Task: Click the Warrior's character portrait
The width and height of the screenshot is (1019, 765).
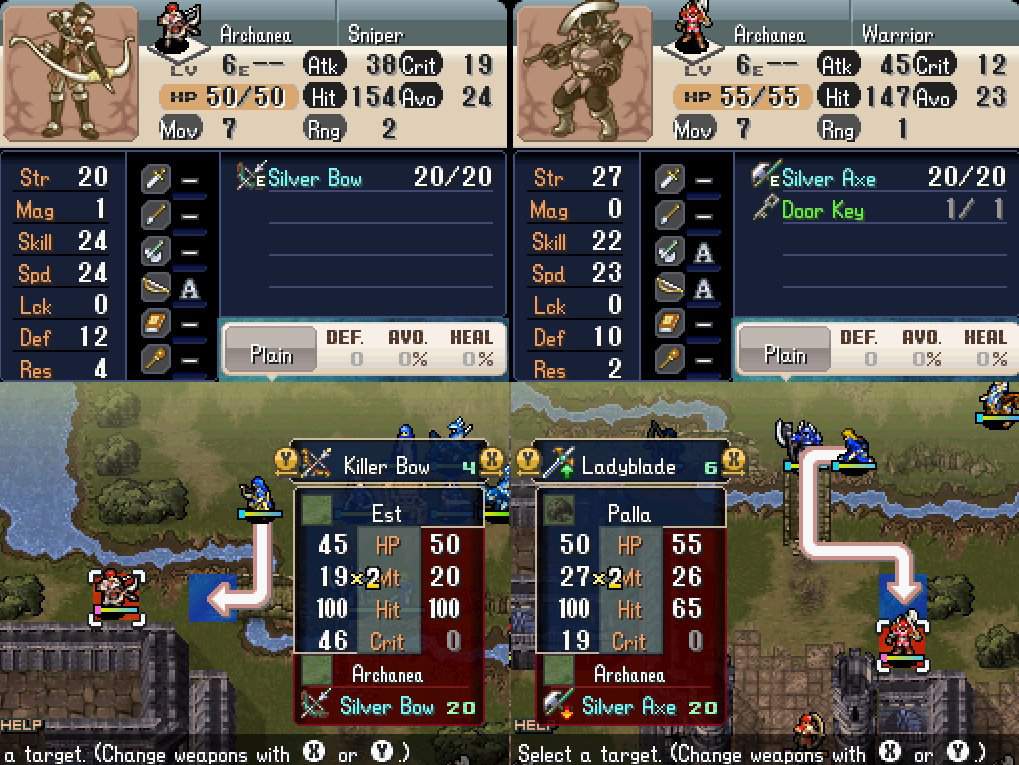Action: coord(582,72)
